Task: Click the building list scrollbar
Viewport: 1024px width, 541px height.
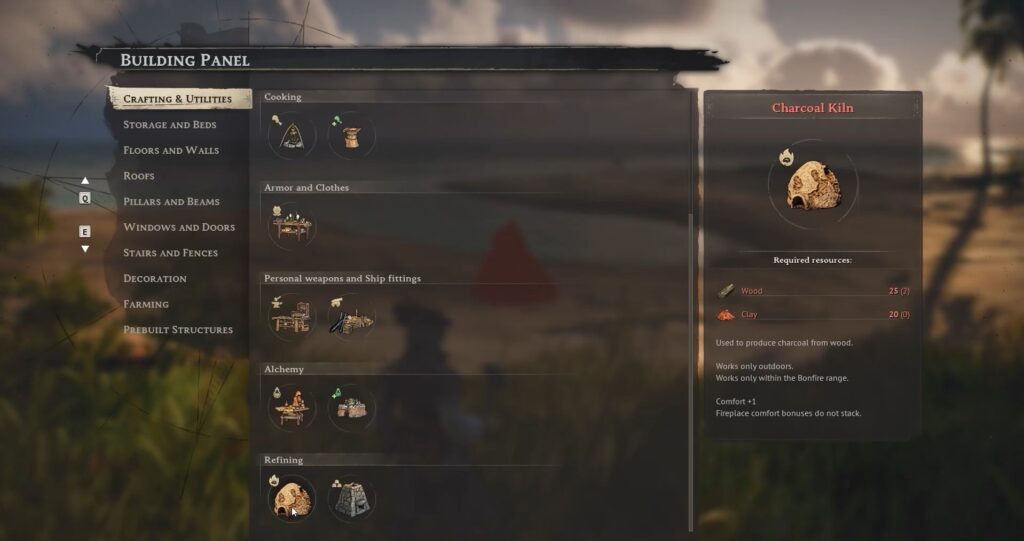Action: click(x=691, y=370)
